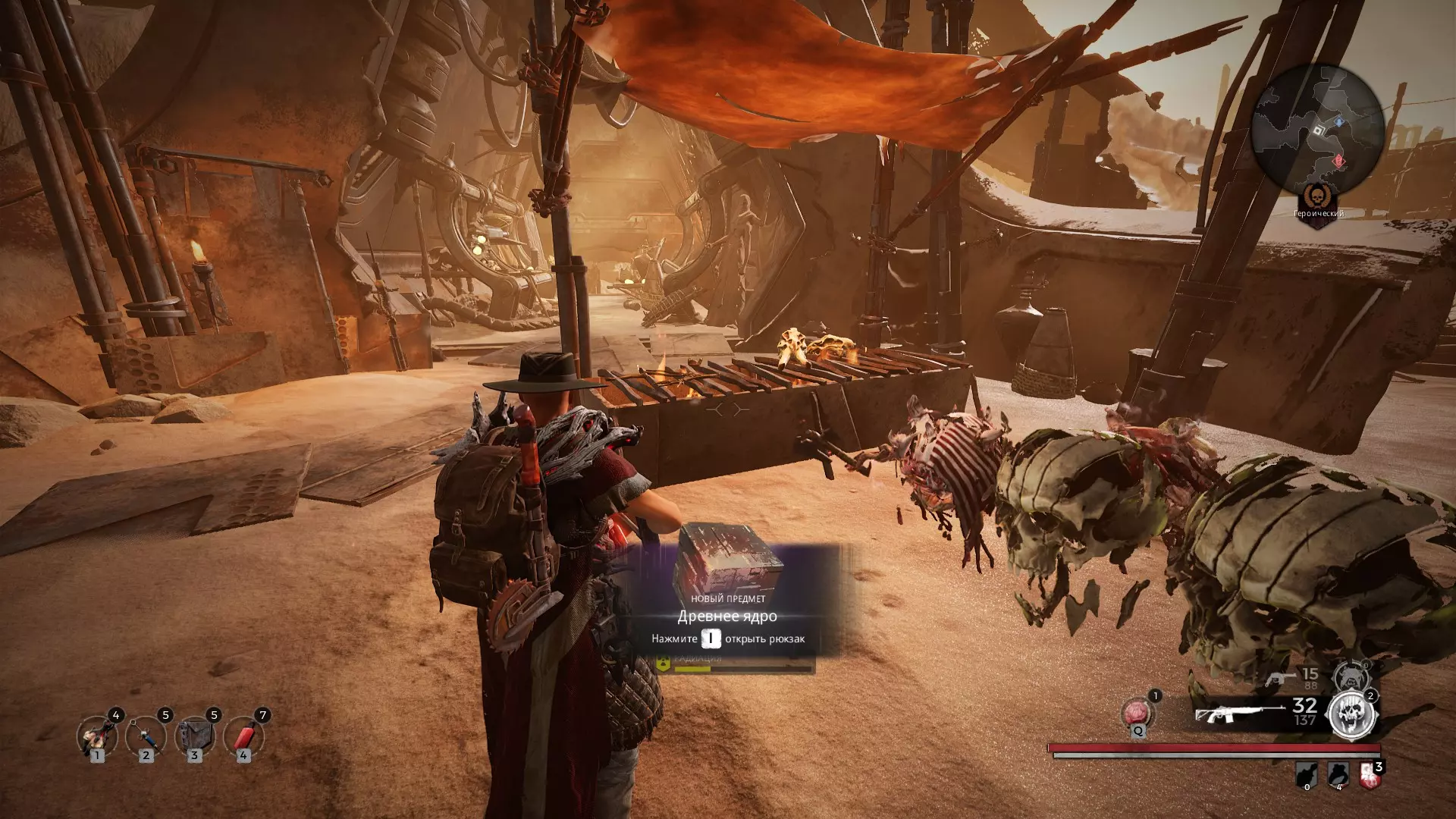The width and height of the screenshot is (1456, 819).
Task: Switch to the revolver sidearm icon
Action: click(1280, 677)
